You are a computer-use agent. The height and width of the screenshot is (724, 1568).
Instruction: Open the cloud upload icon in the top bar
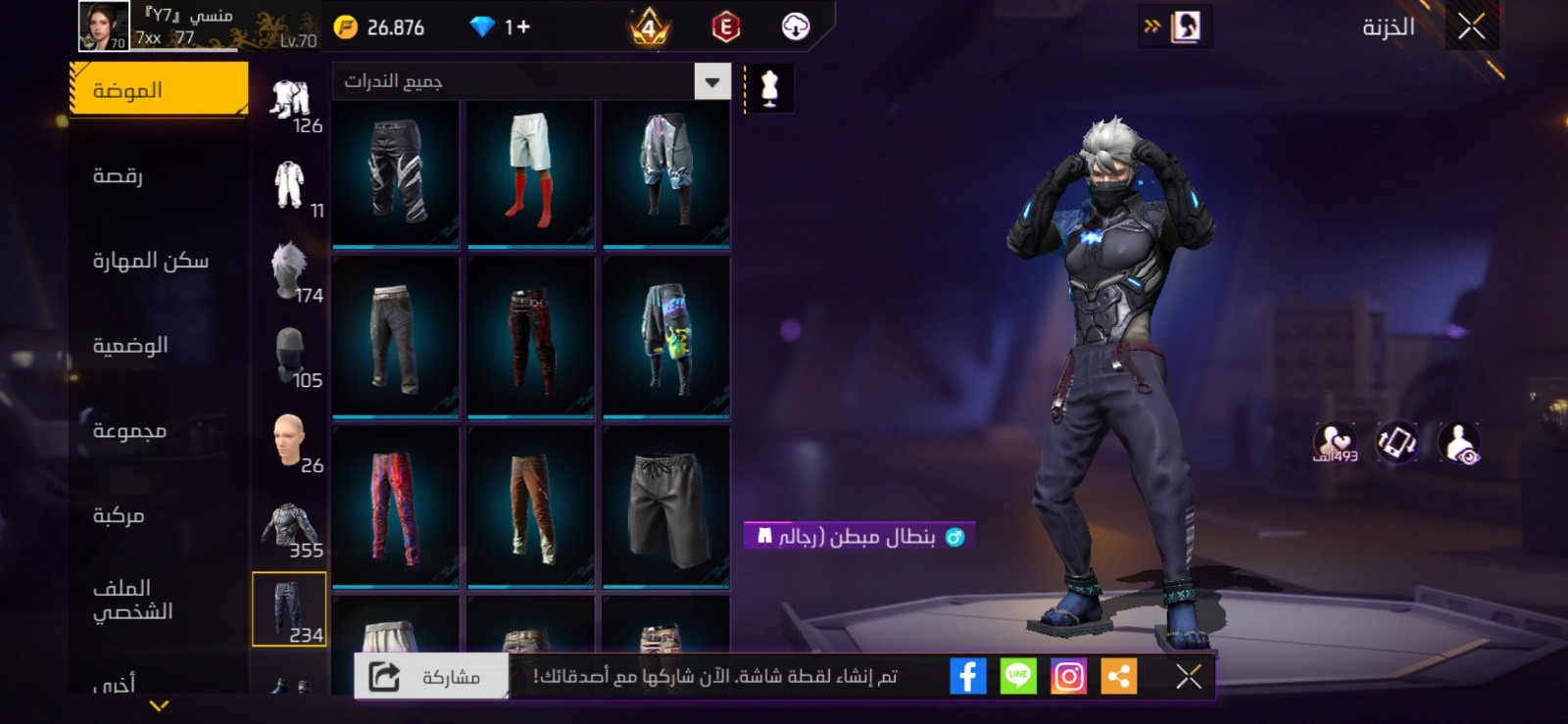tap(793, 27)
